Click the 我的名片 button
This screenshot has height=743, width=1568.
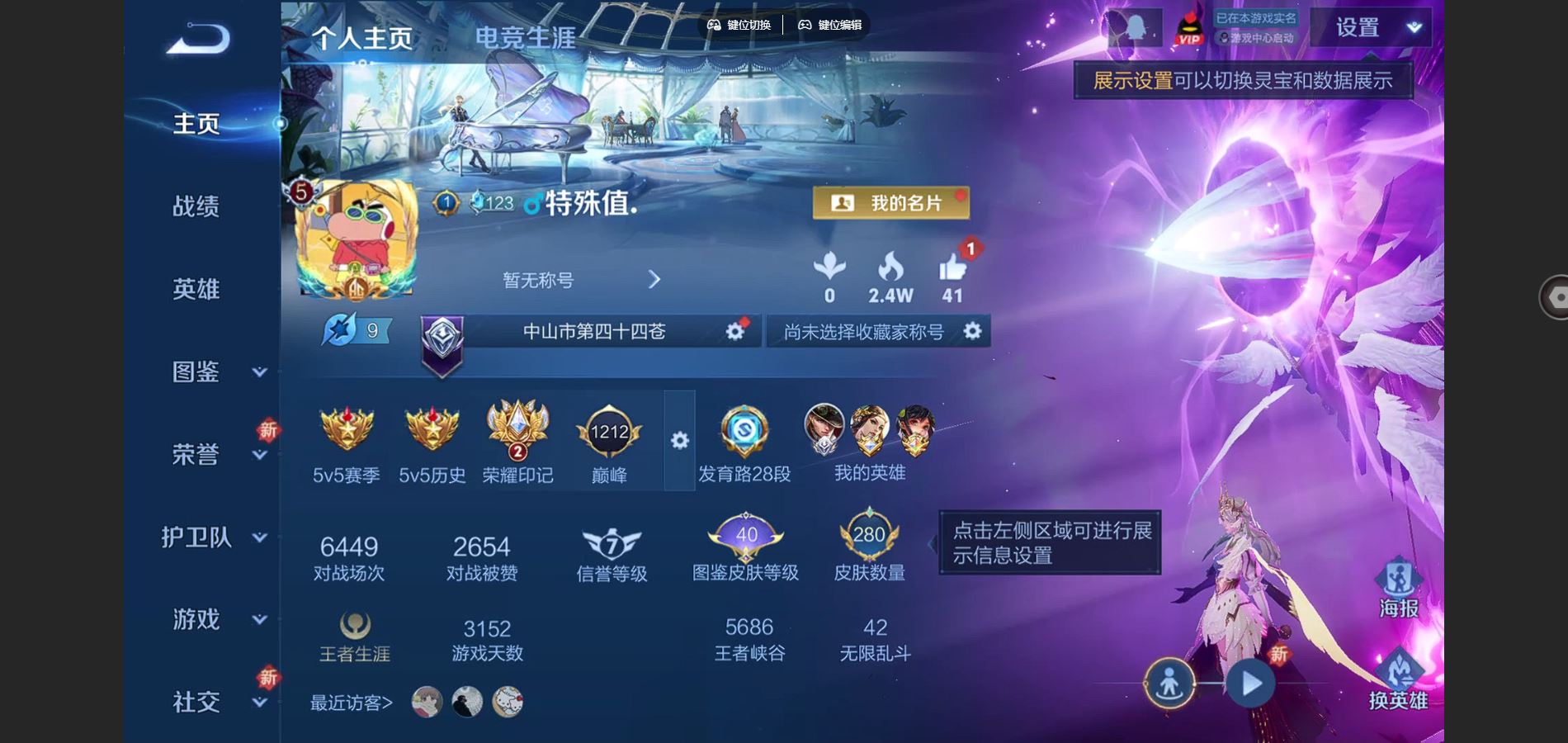[891, 201]
